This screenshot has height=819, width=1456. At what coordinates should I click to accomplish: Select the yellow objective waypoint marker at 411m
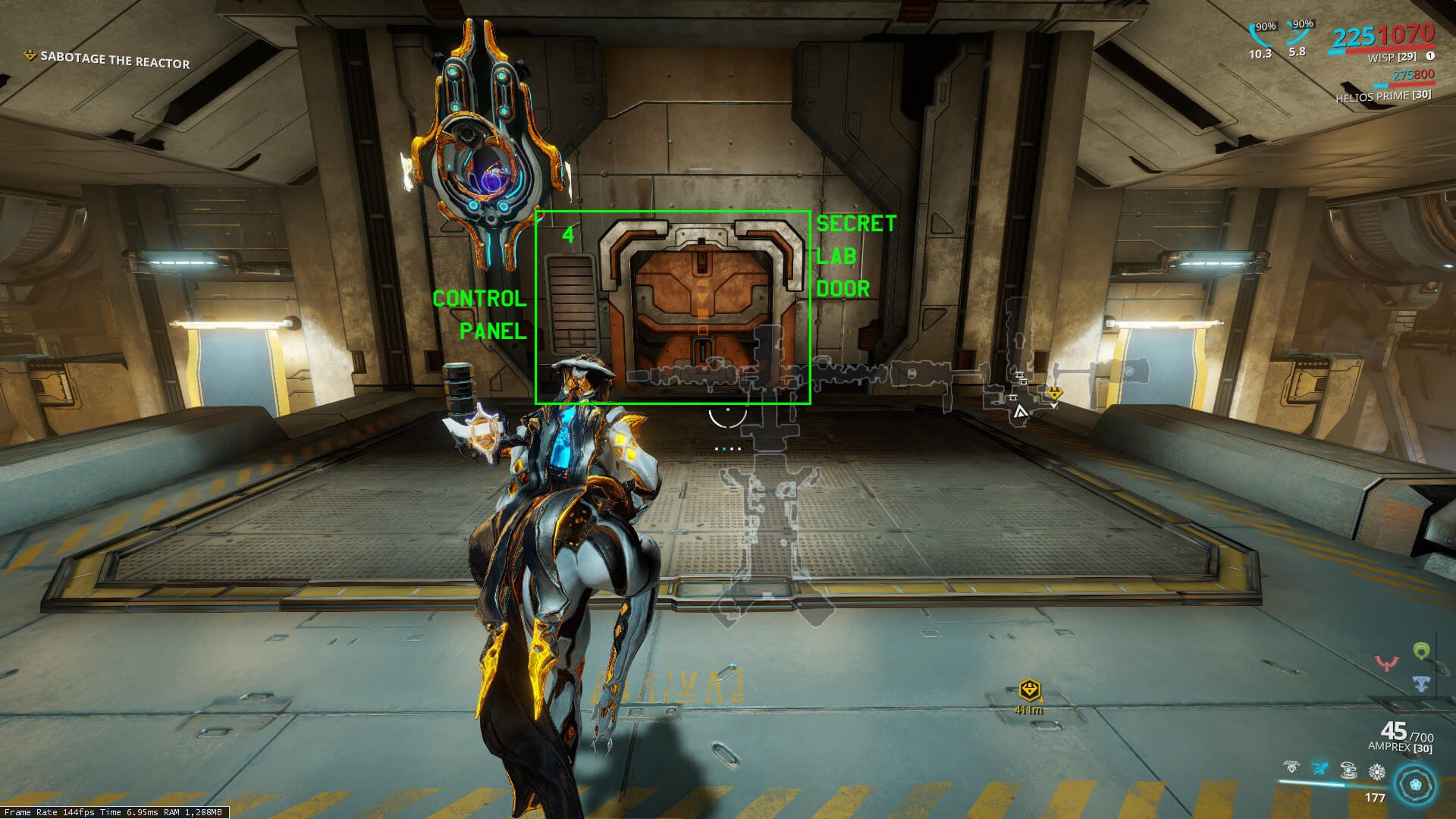tap(1029, 690)
